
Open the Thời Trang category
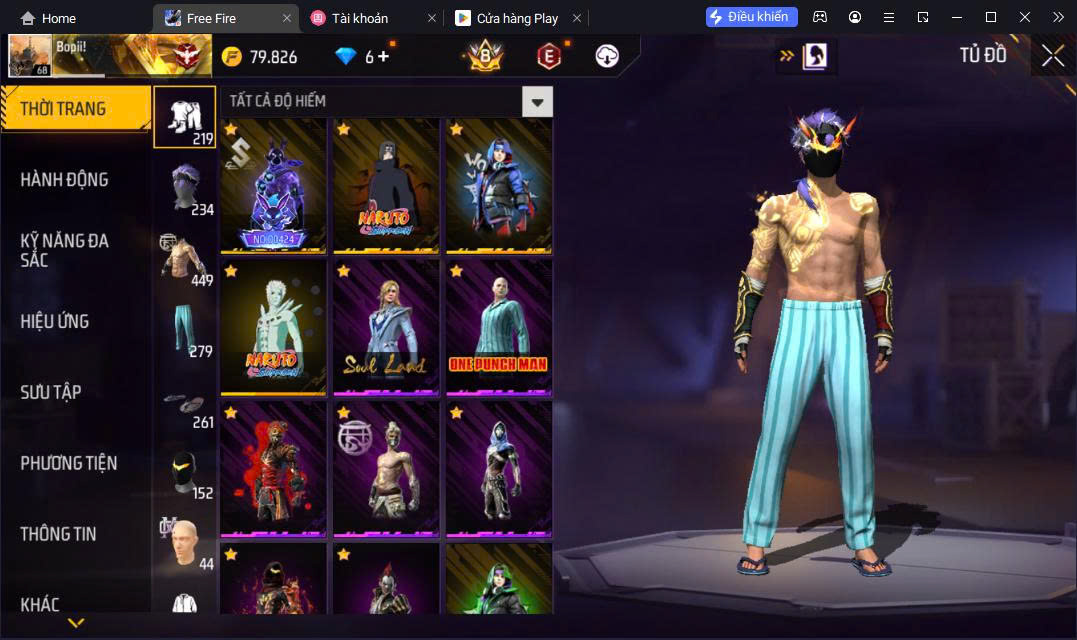coord(75,109)
